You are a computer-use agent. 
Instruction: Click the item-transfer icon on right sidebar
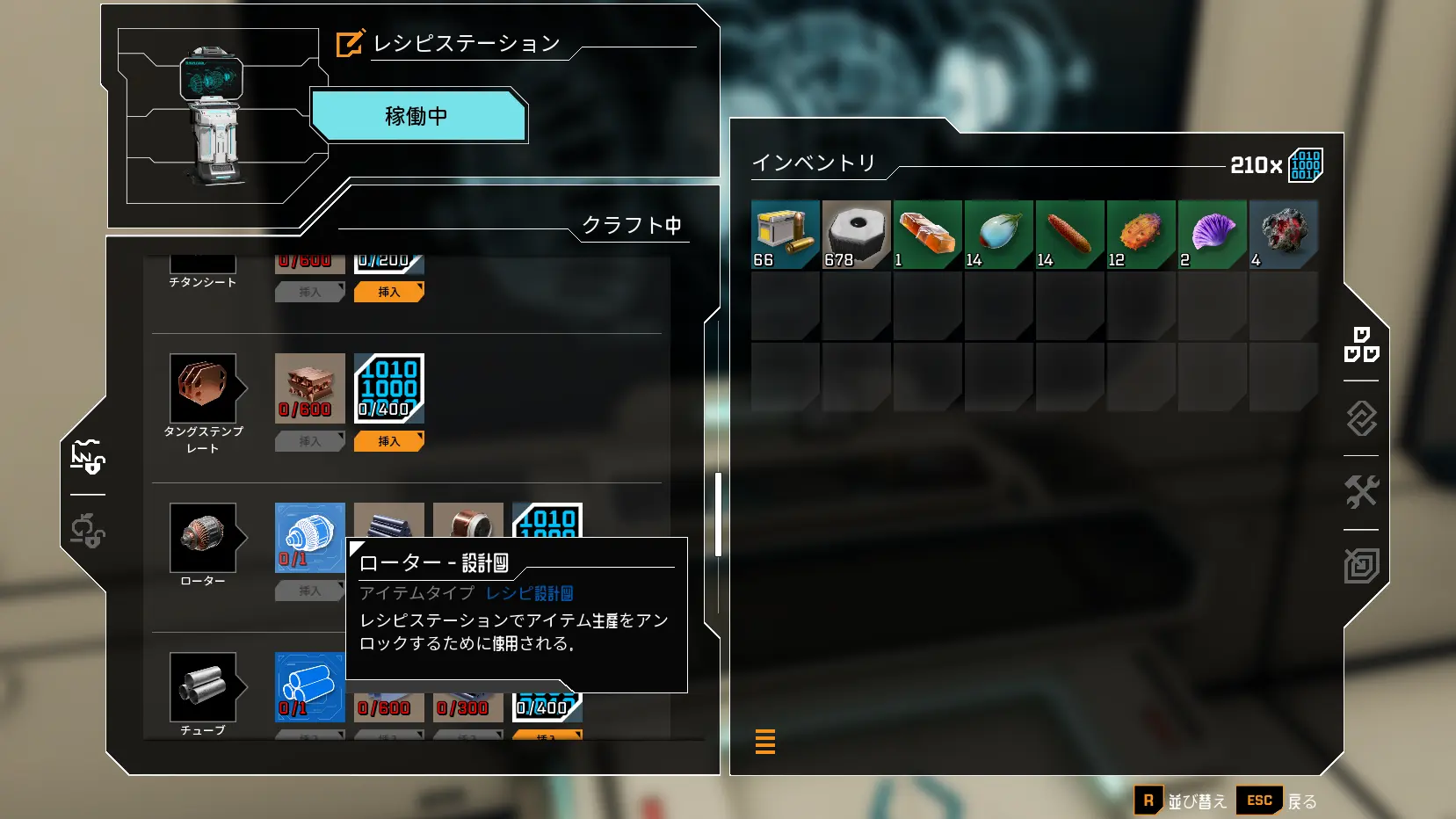[x=1361, y=419]
